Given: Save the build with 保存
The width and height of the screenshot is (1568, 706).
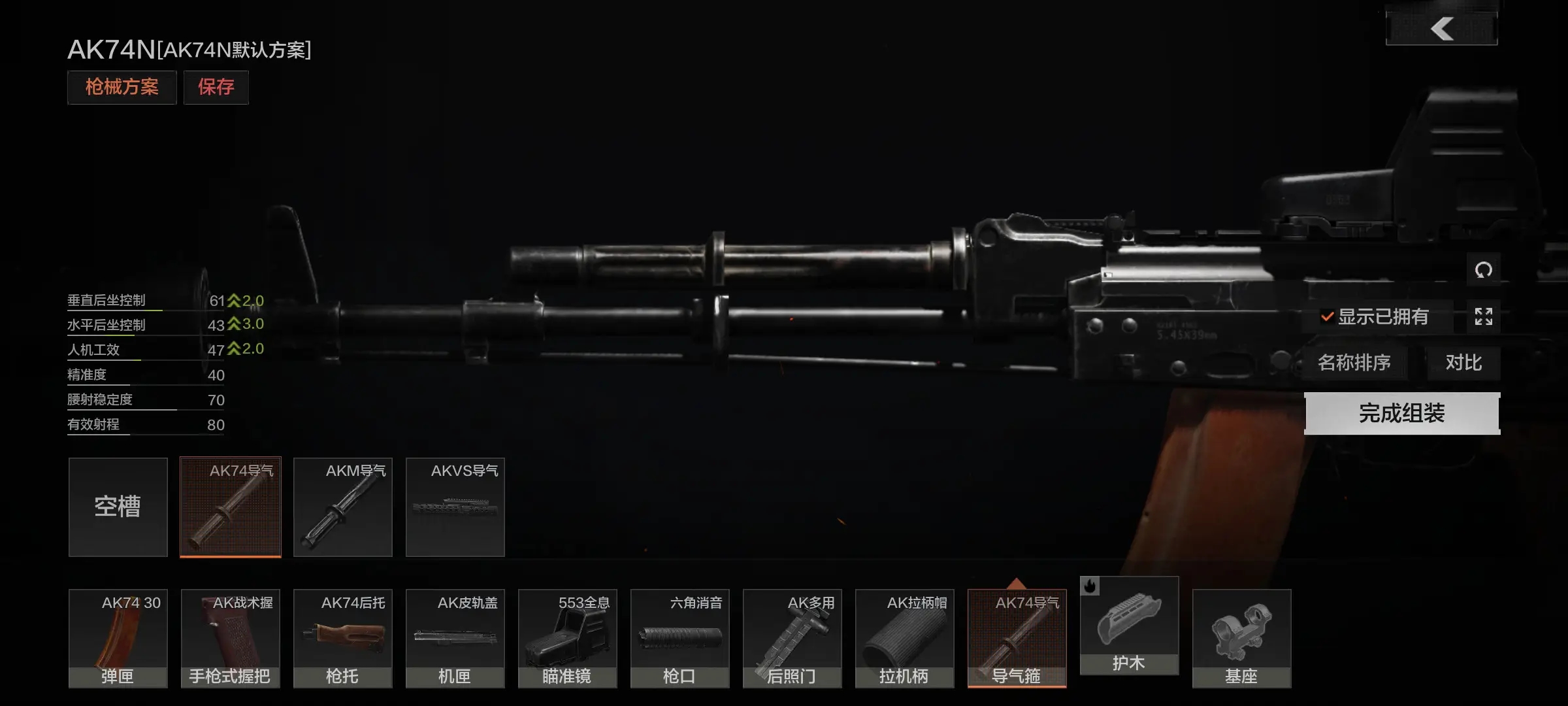Looking at the screenshot, I should point(216,87).
